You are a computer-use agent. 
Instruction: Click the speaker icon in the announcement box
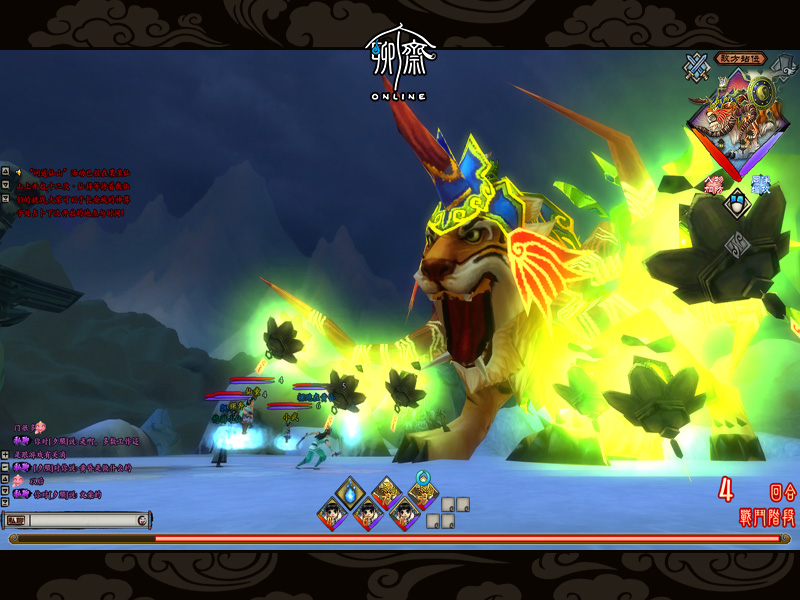click(x=18, y=172)
